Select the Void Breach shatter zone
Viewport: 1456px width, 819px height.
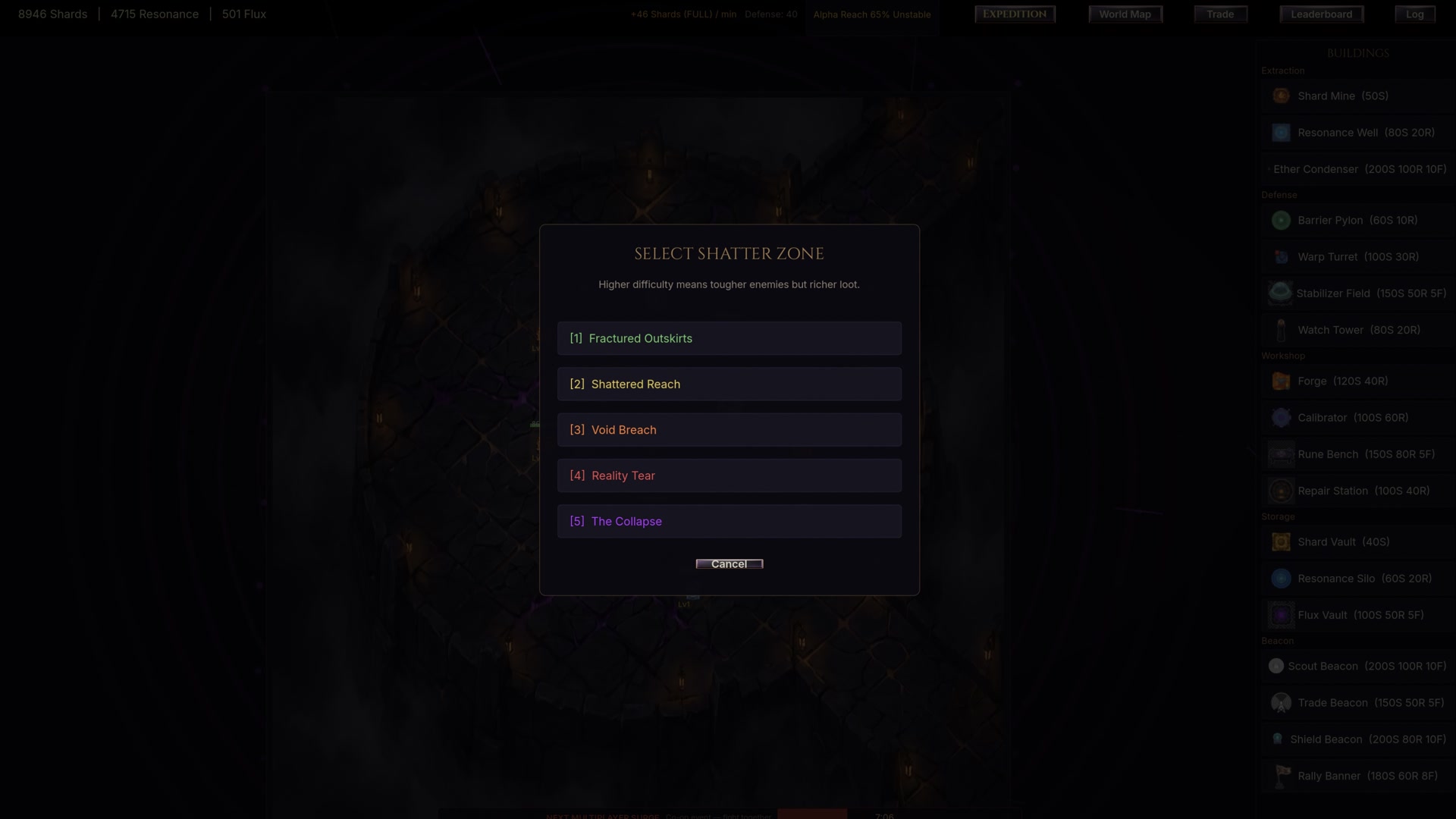[x=729, y=429]
